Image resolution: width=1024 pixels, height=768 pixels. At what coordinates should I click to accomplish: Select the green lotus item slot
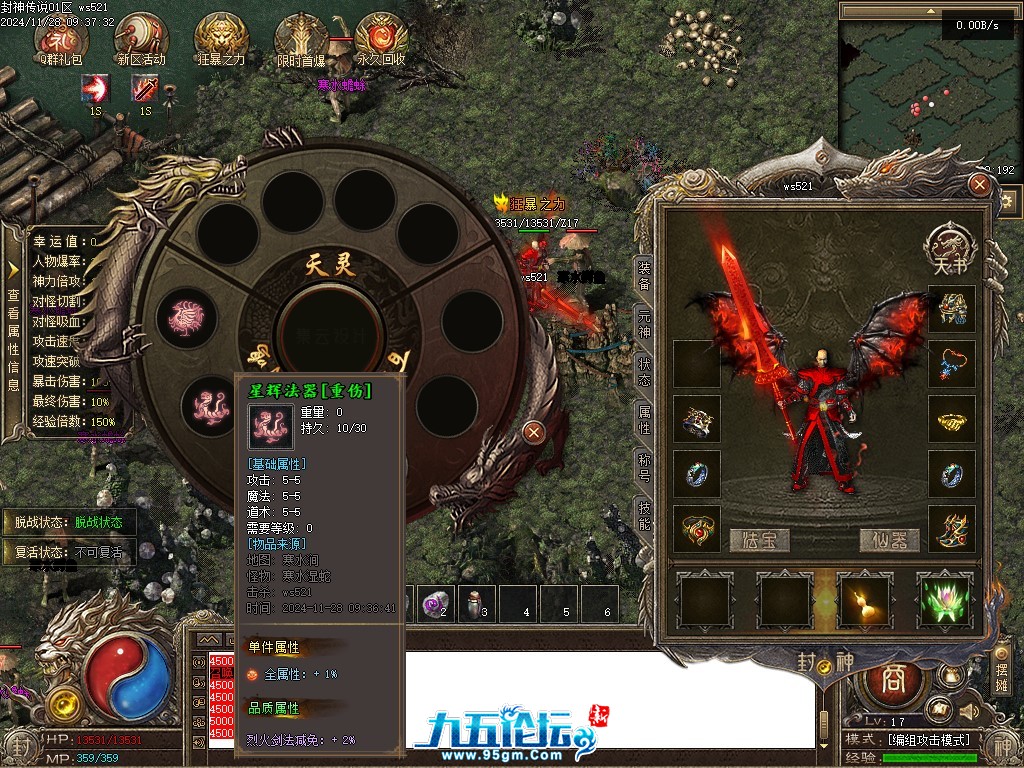click(944, 601)
